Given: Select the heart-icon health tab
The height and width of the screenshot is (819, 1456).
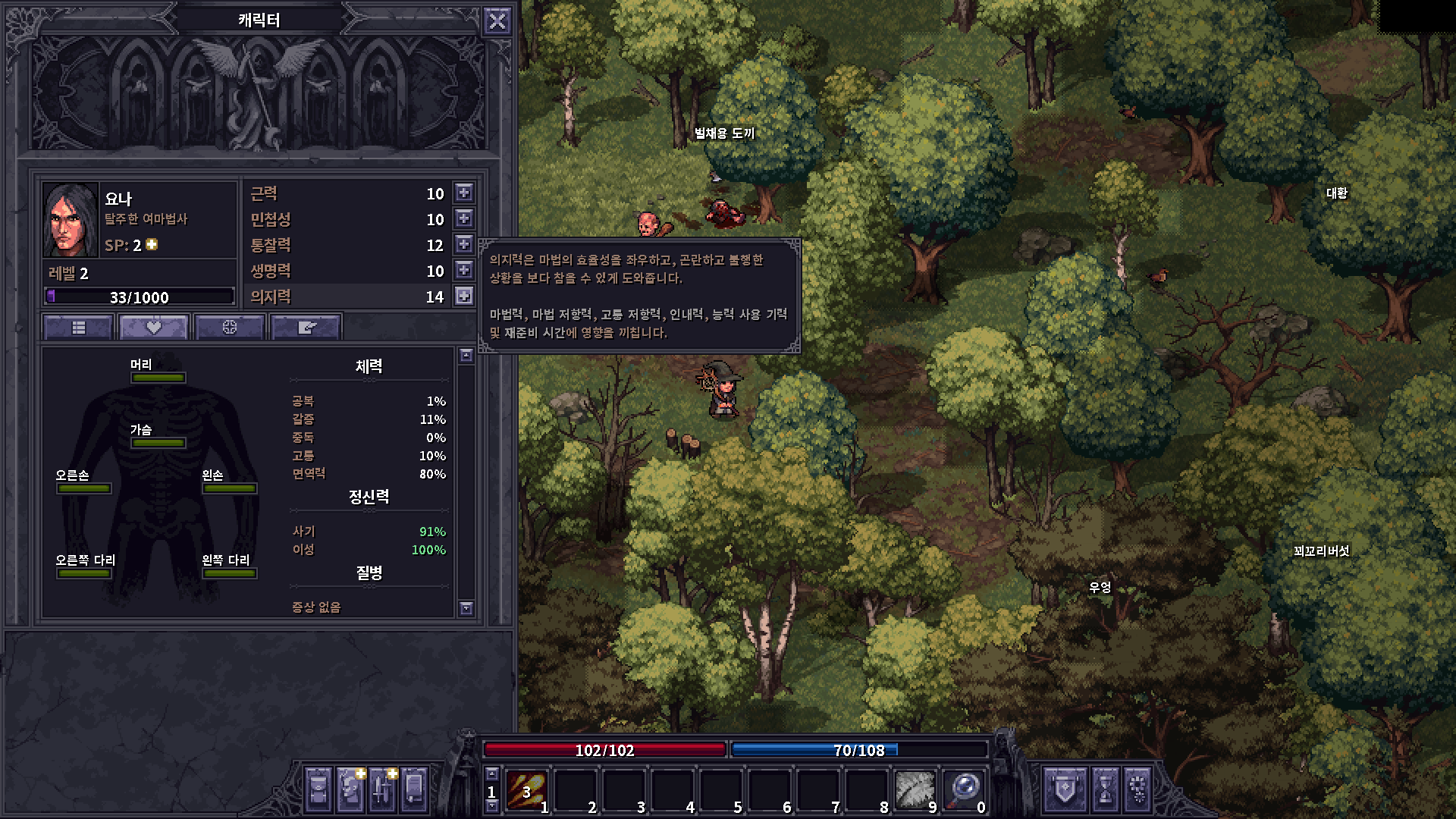Looking at the screenshot, I should pos(154,327).
